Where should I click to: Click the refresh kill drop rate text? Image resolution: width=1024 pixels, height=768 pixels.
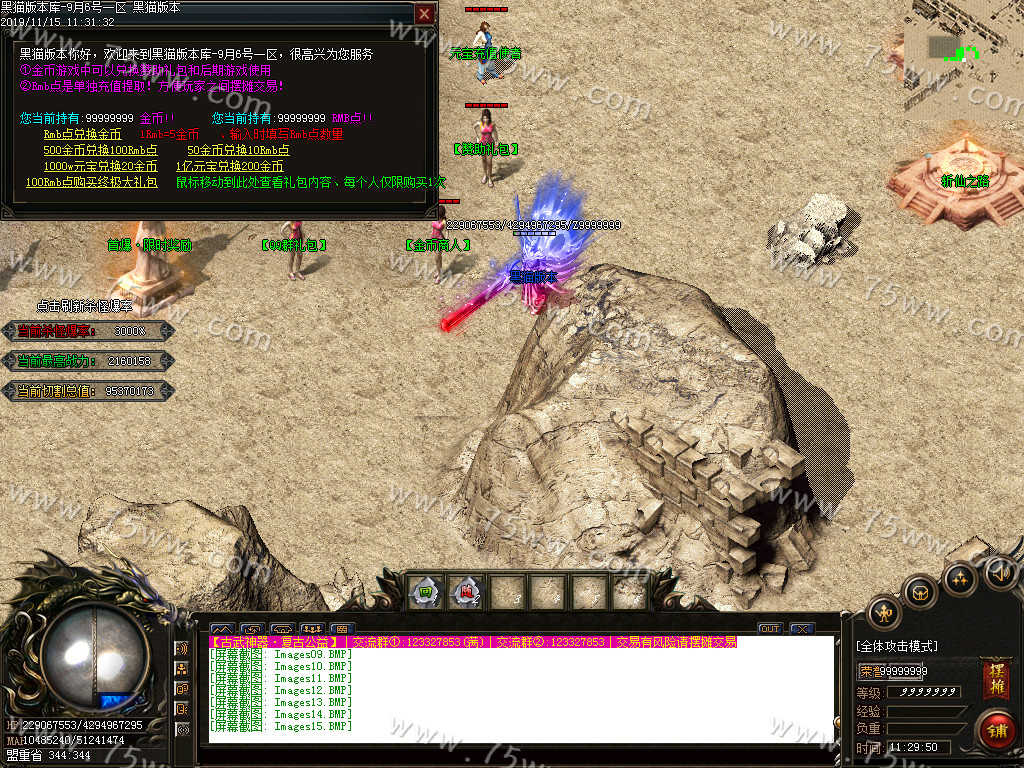coord(84,306)
